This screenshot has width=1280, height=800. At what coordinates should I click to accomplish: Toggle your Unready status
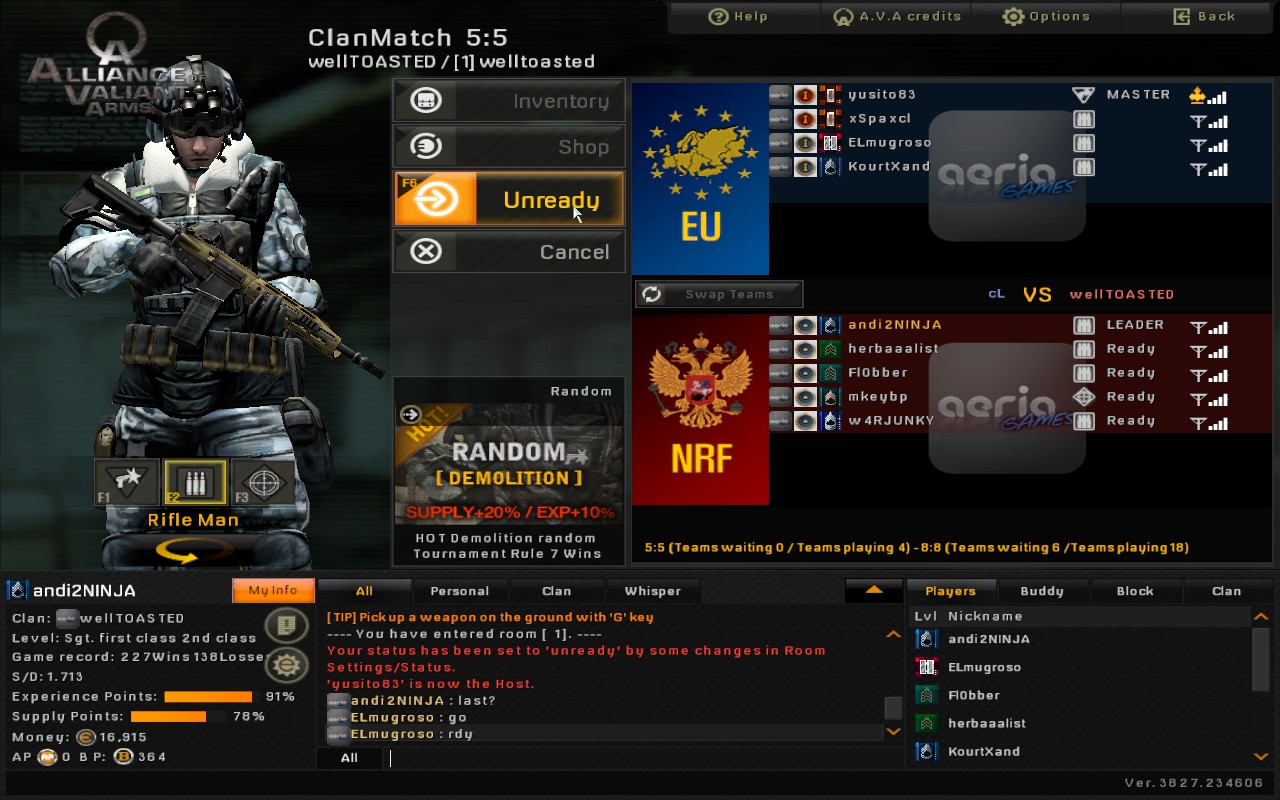(x=509, y=200)
